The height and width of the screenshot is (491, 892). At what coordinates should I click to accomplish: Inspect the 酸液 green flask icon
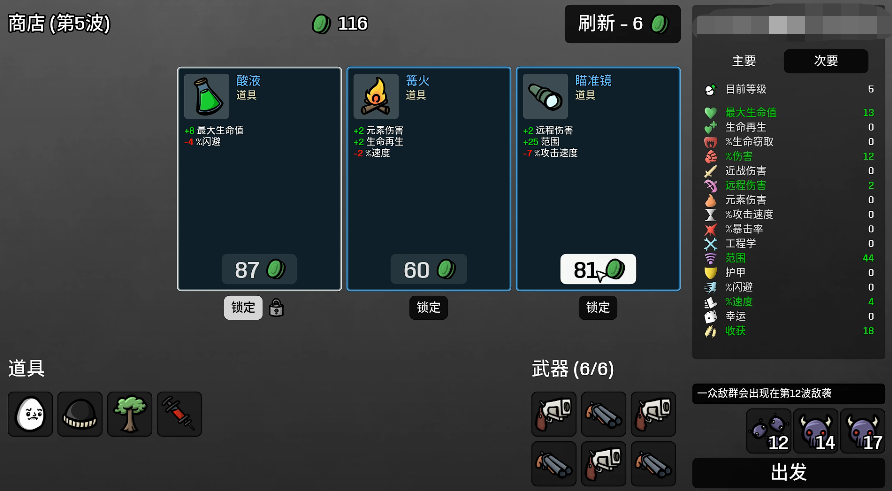pyautogui.click(x=207, y=96)
